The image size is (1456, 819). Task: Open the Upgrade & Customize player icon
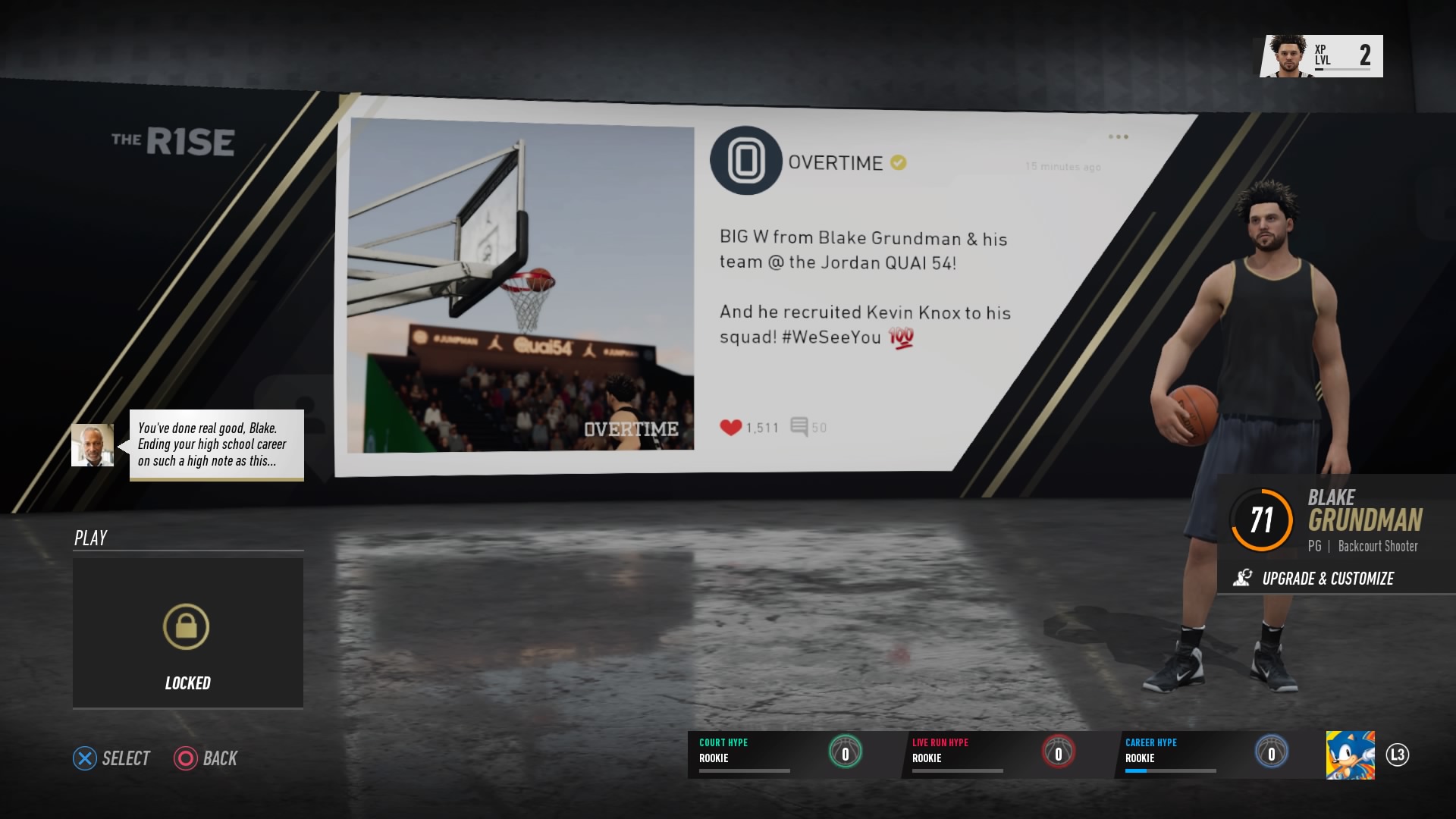[1244, 579]
